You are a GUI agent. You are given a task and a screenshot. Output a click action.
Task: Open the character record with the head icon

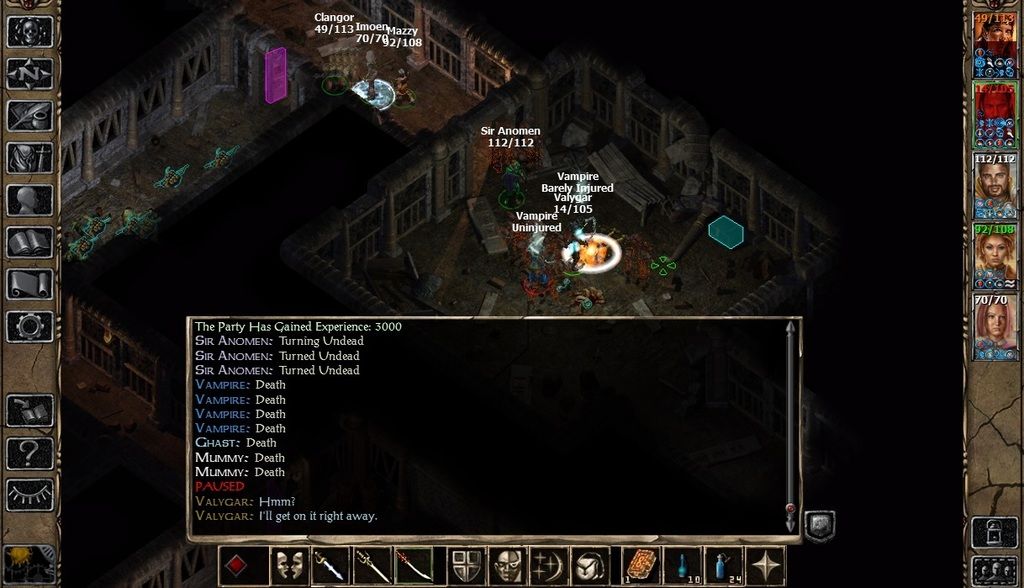point(30,200)
